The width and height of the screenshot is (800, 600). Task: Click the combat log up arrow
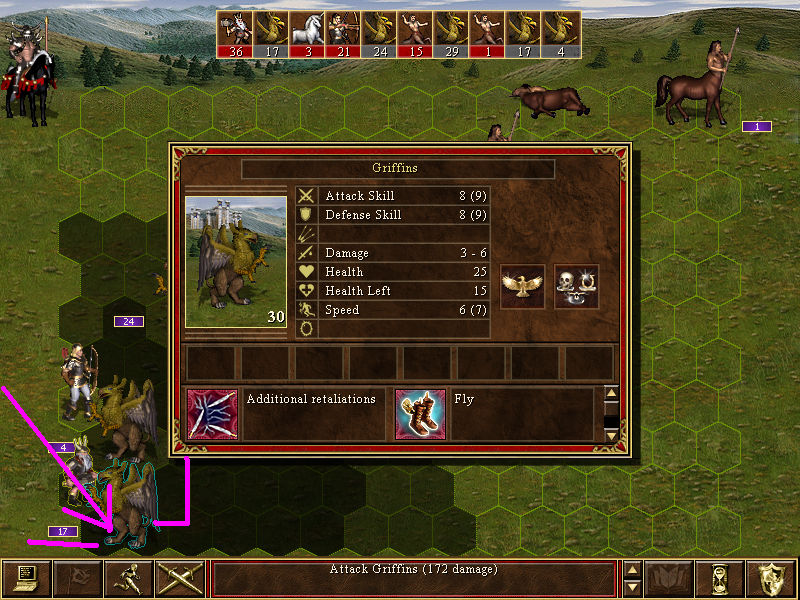(x=631, y=570)
